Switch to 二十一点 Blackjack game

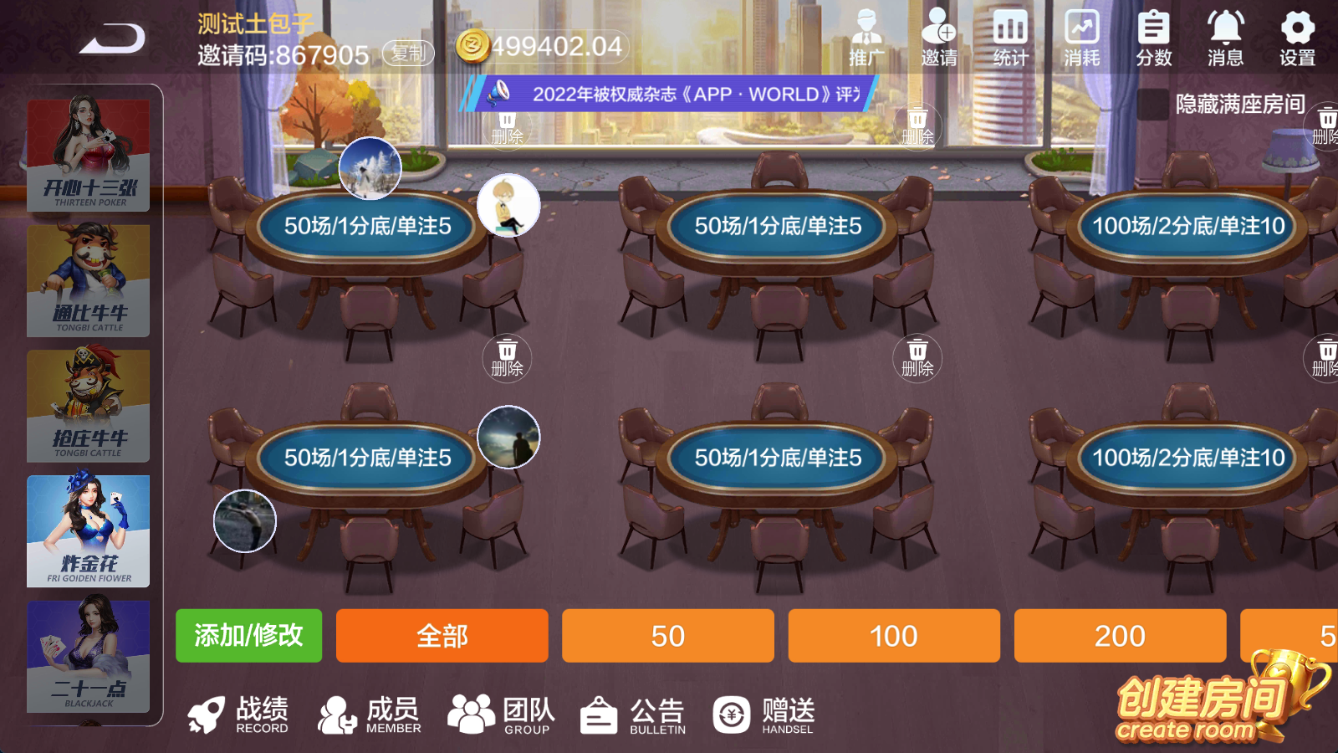pos(89,655)
